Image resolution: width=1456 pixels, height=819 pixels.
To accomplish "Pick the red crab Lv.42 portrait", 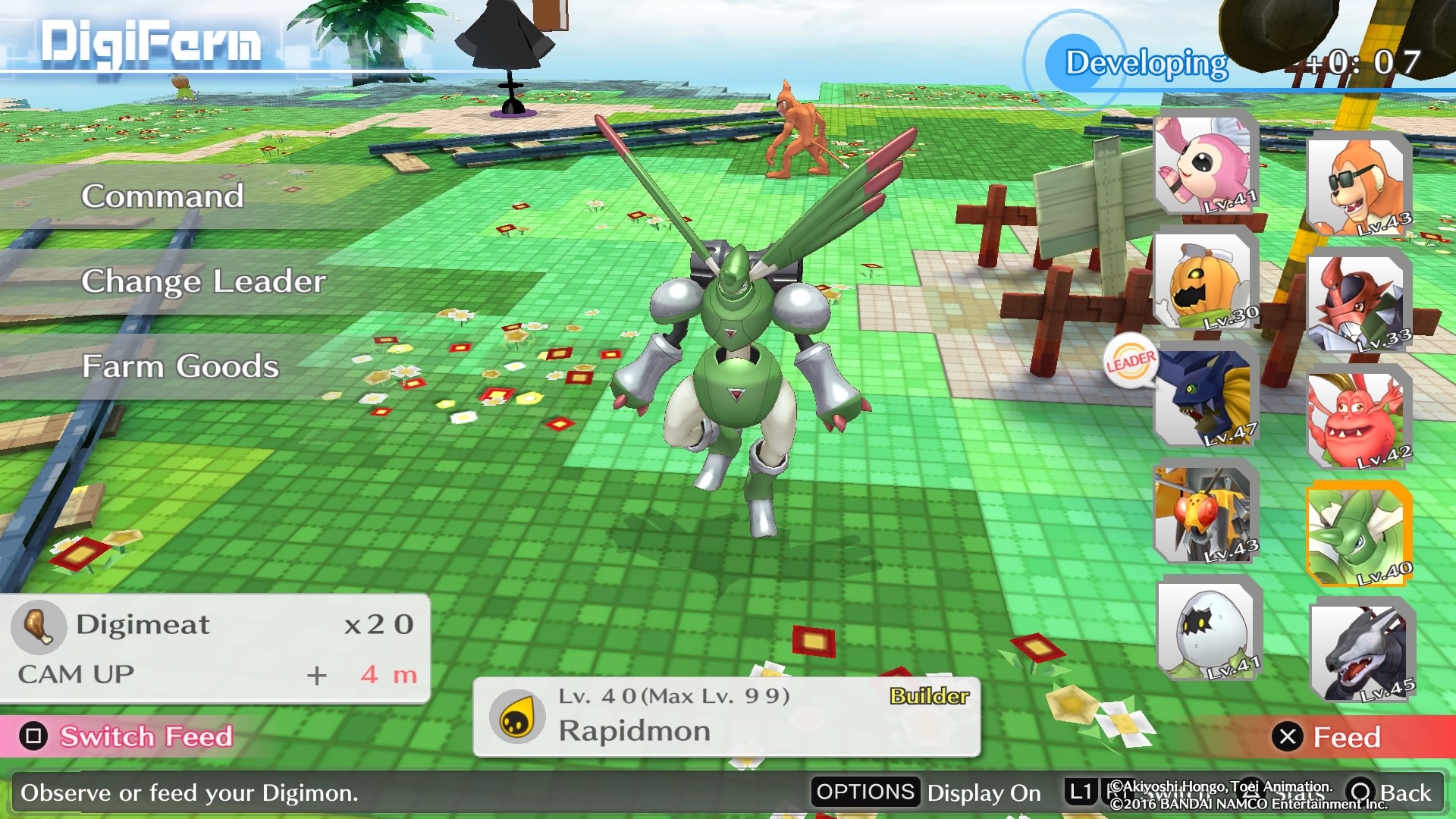I will pos(1357,419).
